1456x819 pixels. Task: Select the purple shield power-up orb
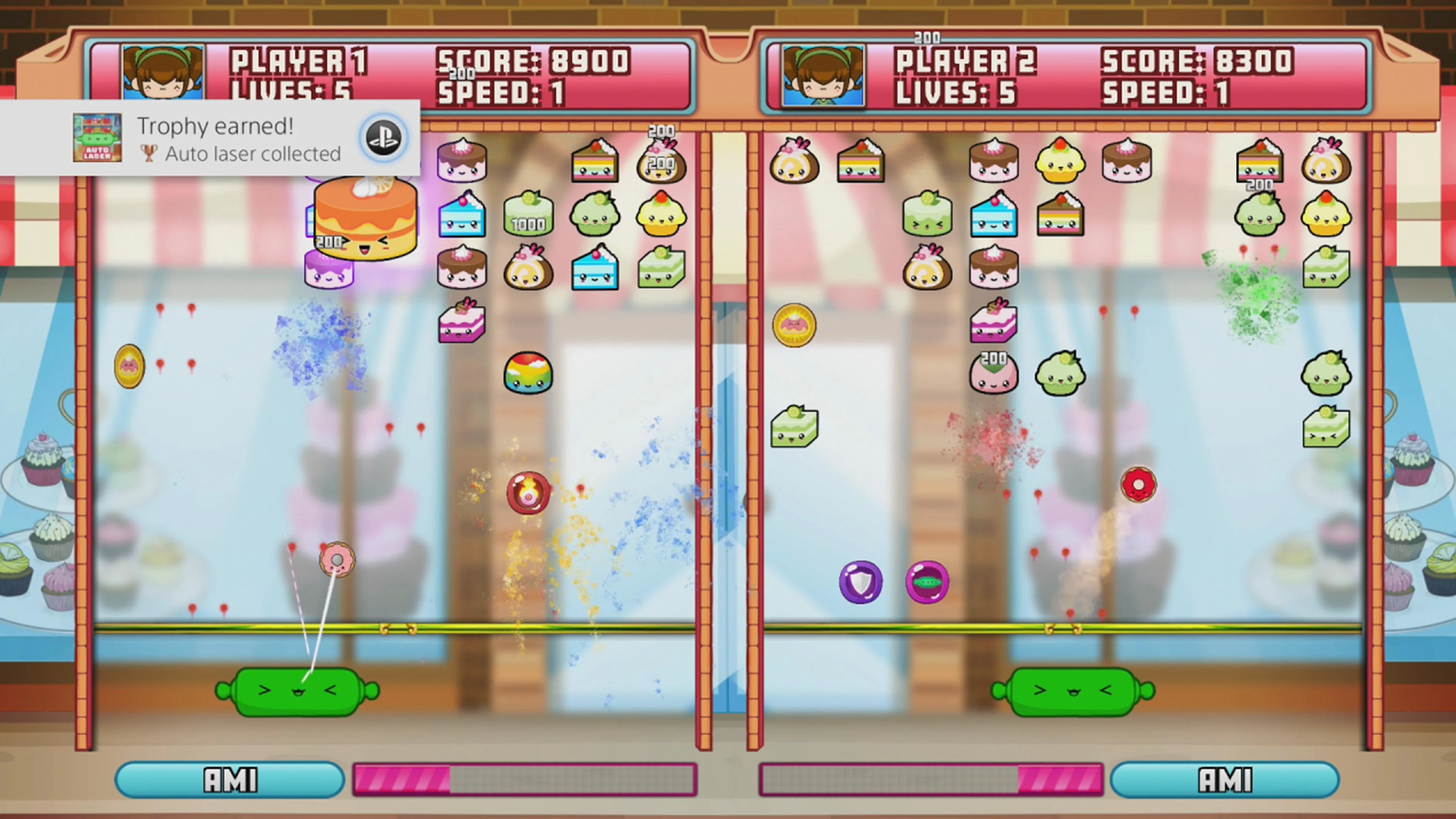pyautogui.click(x=860, y=582)
